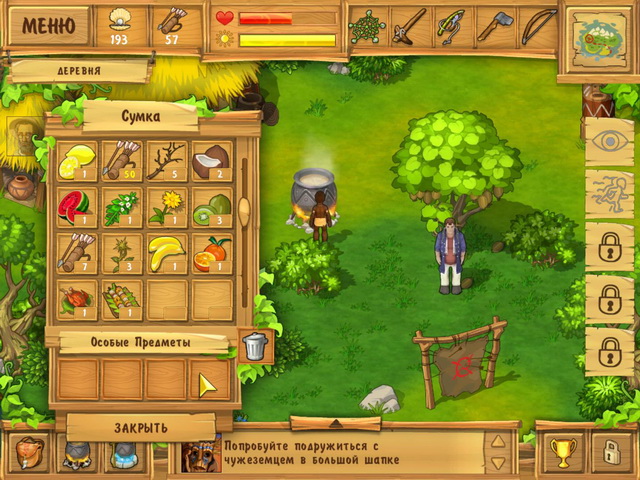Image resolution: width=640 pixels, height=480 pixels.
Task: Click the yellow arrow in special items
Action: point(209,384)
